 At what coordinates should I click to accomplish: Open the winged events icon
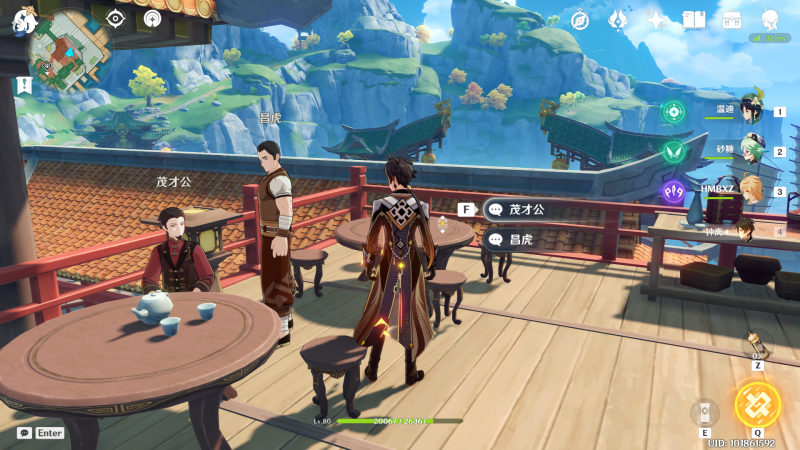pyautogui.click(x=618, y=20)
